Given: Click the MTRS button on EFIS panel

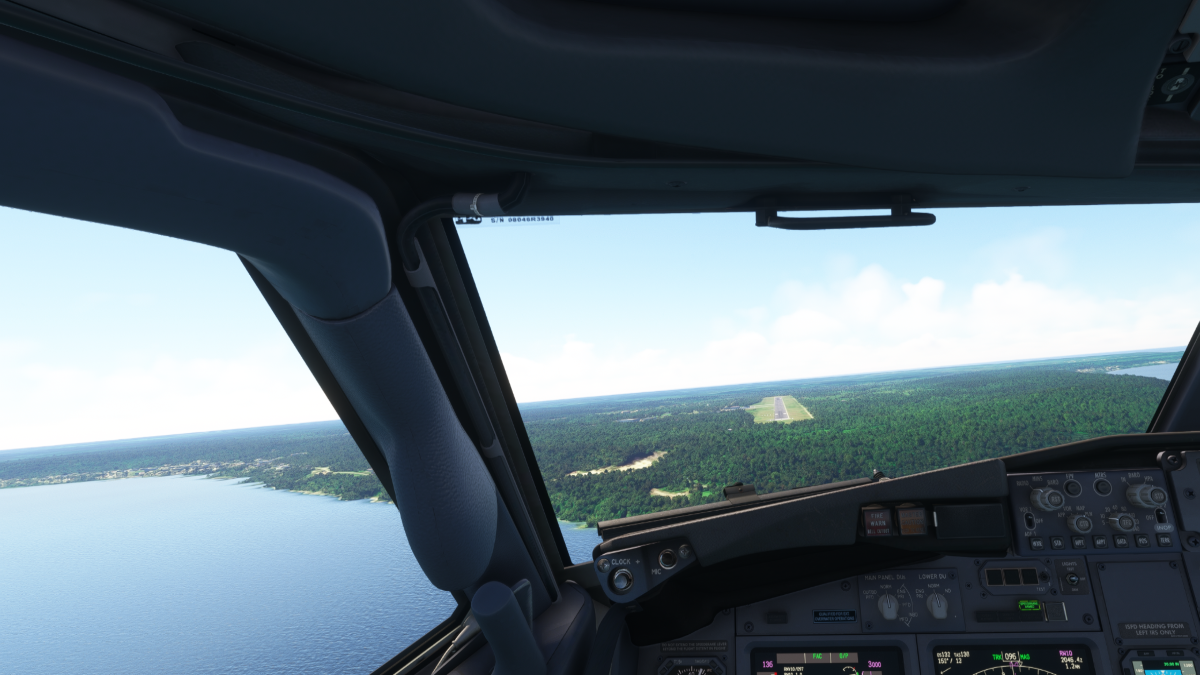Looking at the screenshot, I should (1102, 487).
